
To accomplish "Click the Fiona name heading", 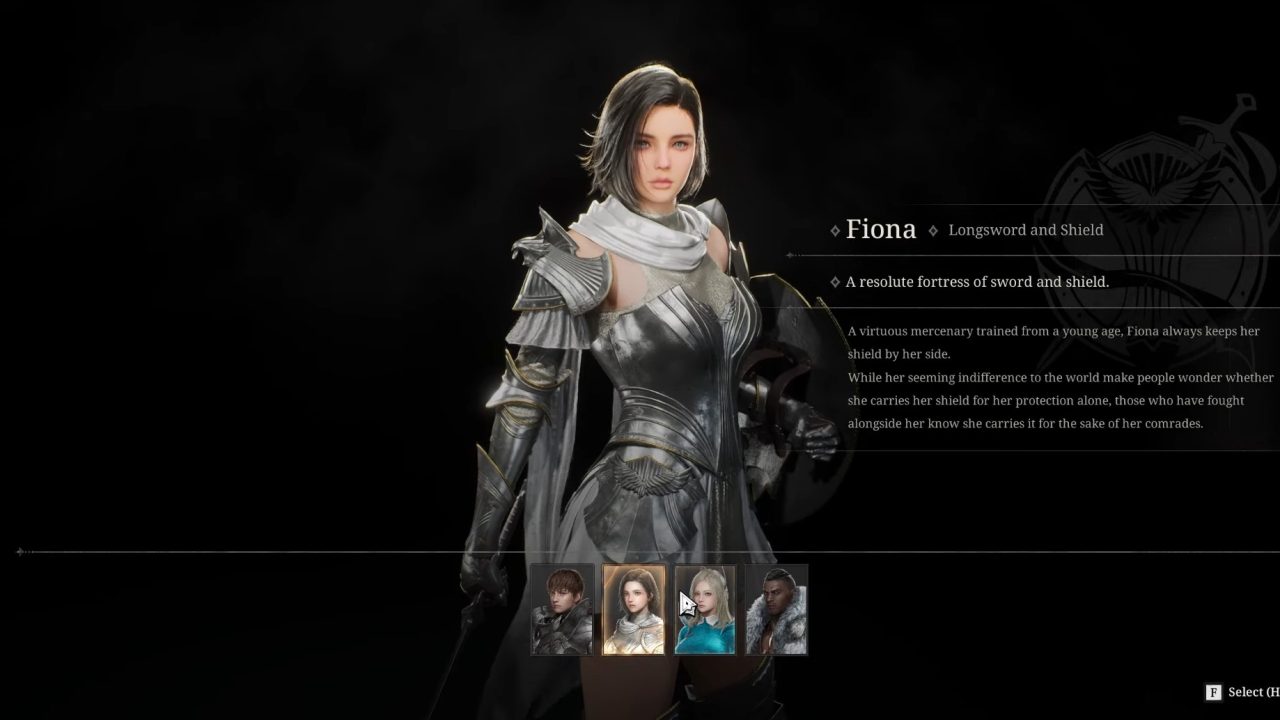I will [x=881, y=229].
